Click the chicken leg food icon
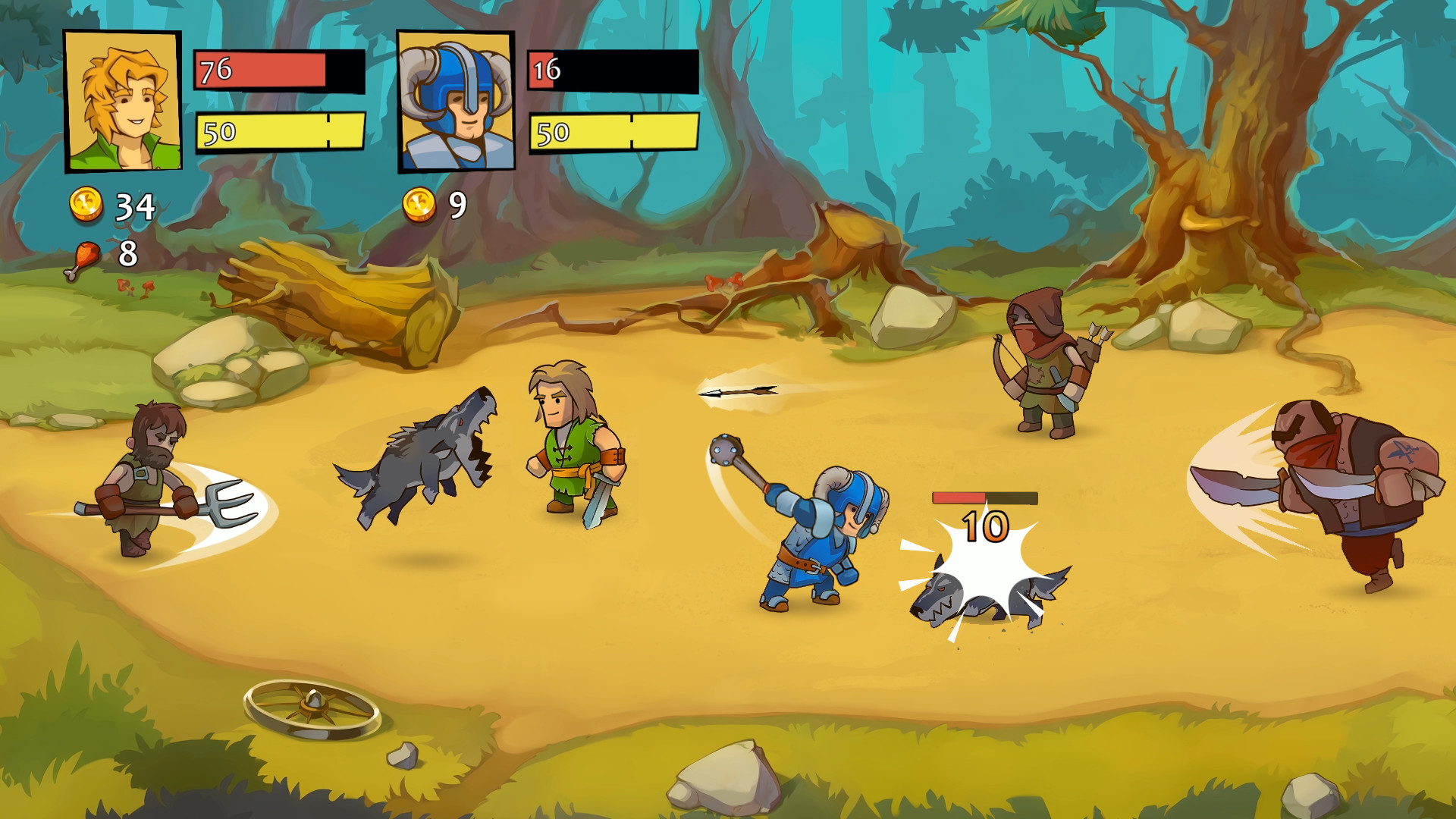 [x=83, y=256]
